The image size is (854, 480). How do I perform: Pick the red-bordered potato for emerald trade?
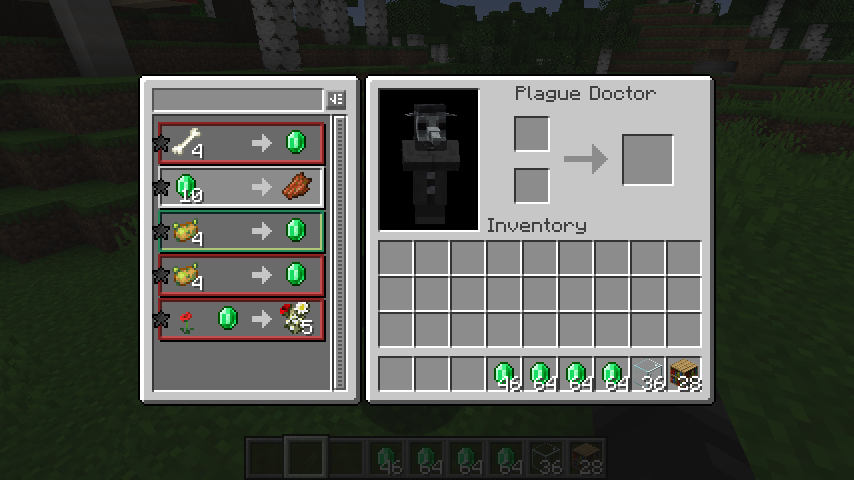[x=241, y=275]
